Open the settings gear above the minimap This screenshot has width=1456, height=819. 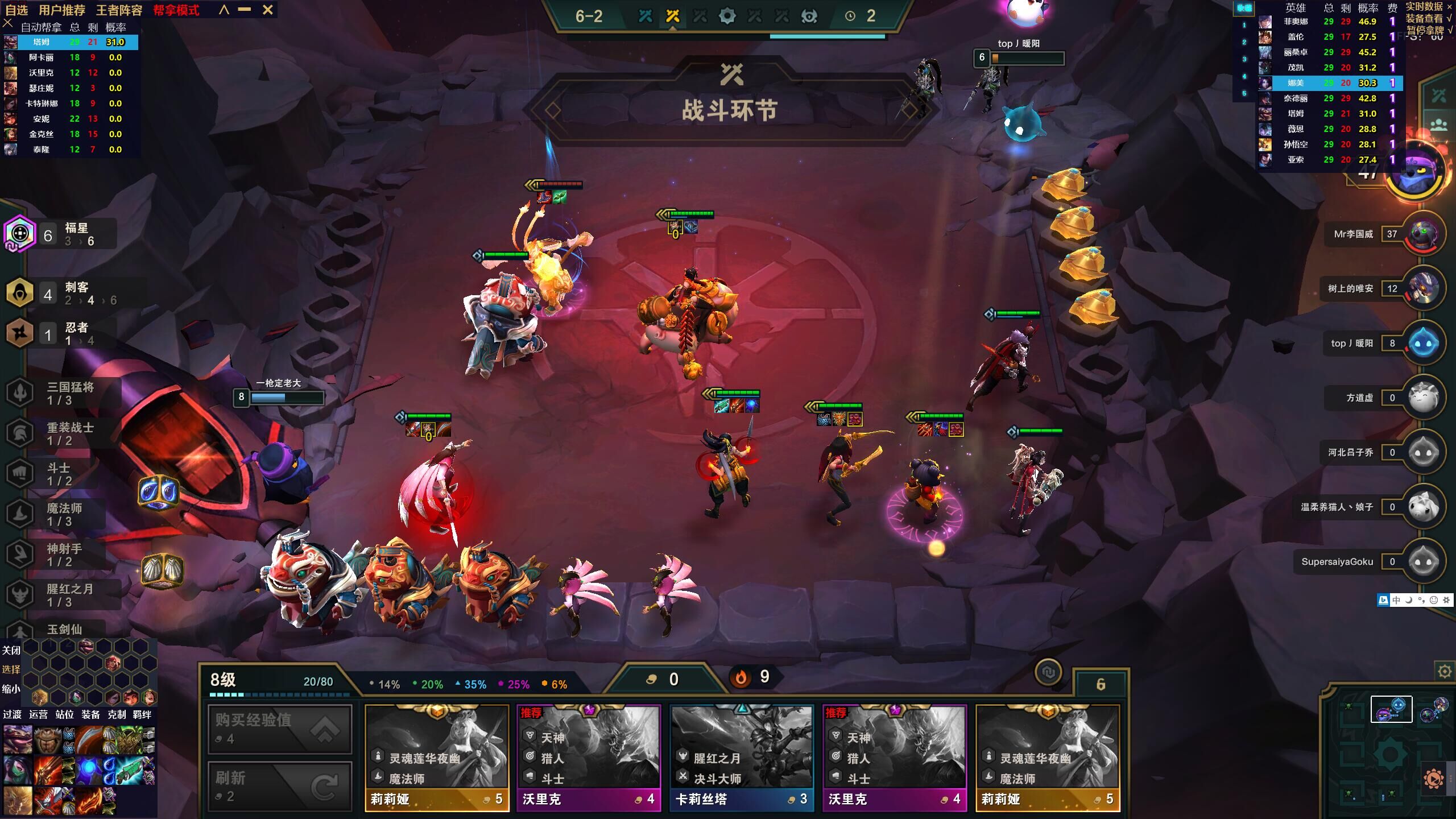[x=1444, y=672]
